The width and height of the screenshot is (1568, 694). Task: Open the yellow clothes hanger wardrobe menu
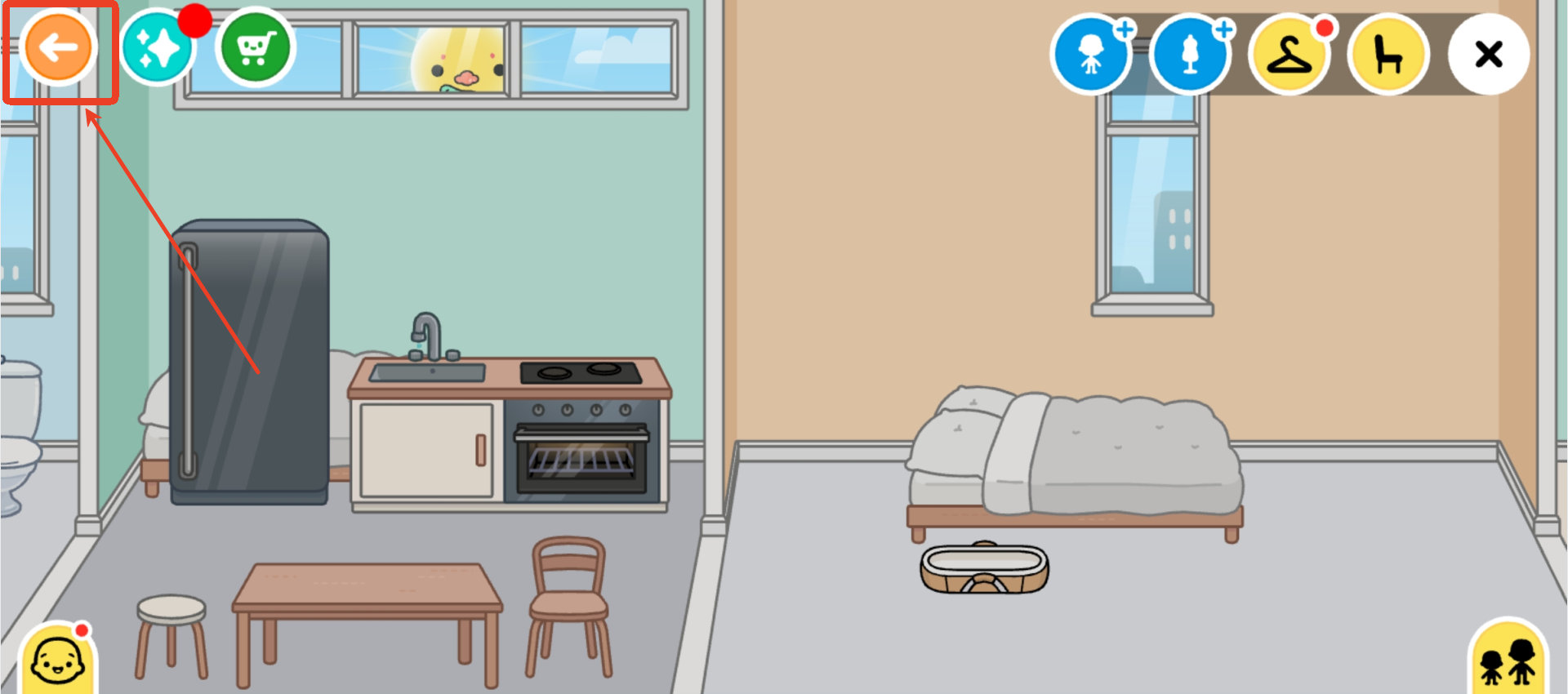1290,55
